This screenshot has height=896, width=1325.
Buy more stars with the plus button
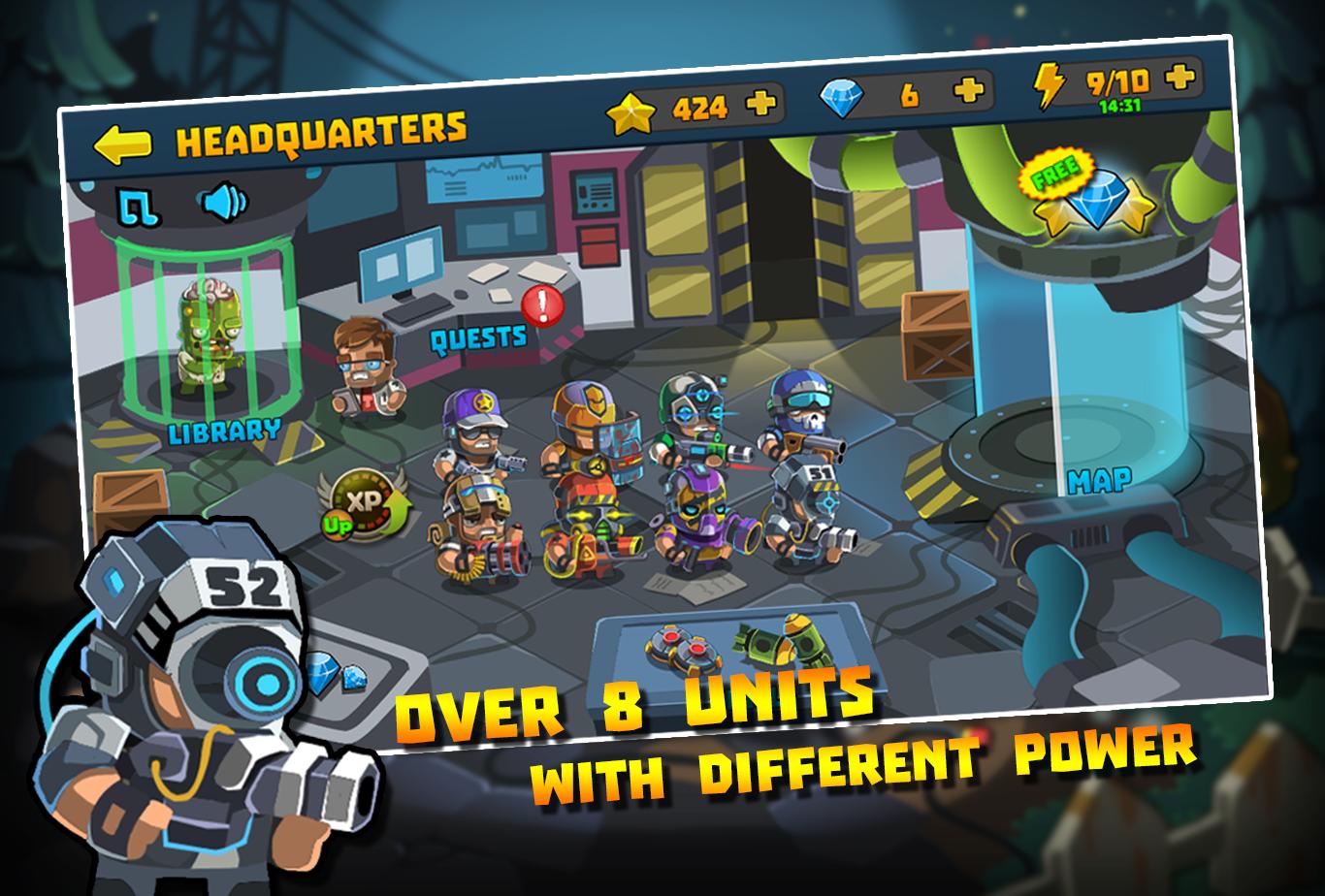tap(762, 101)
